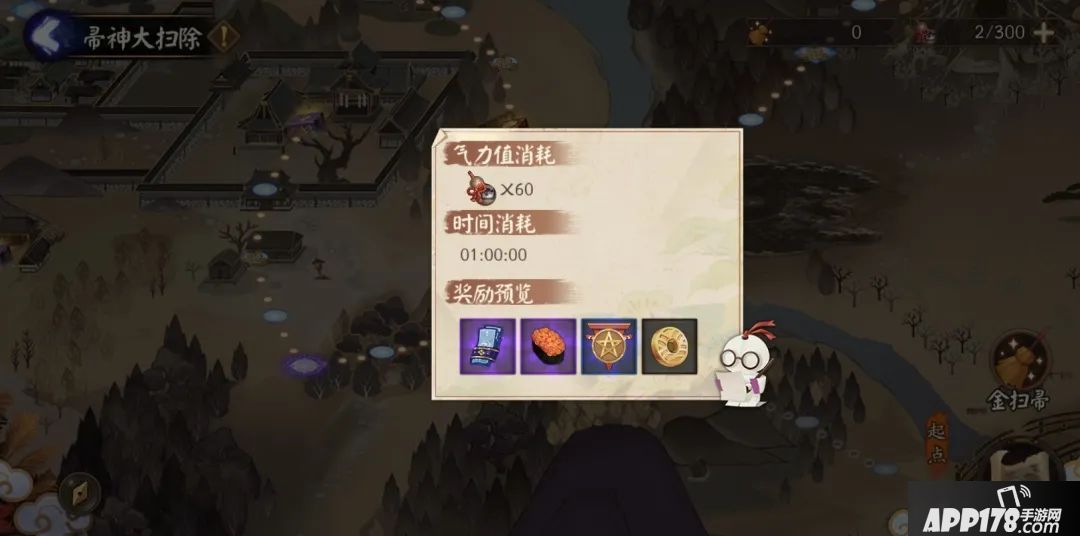Select the blue ticket reward icon
The image size is (1080, 536).
click(x=488, y=346)
